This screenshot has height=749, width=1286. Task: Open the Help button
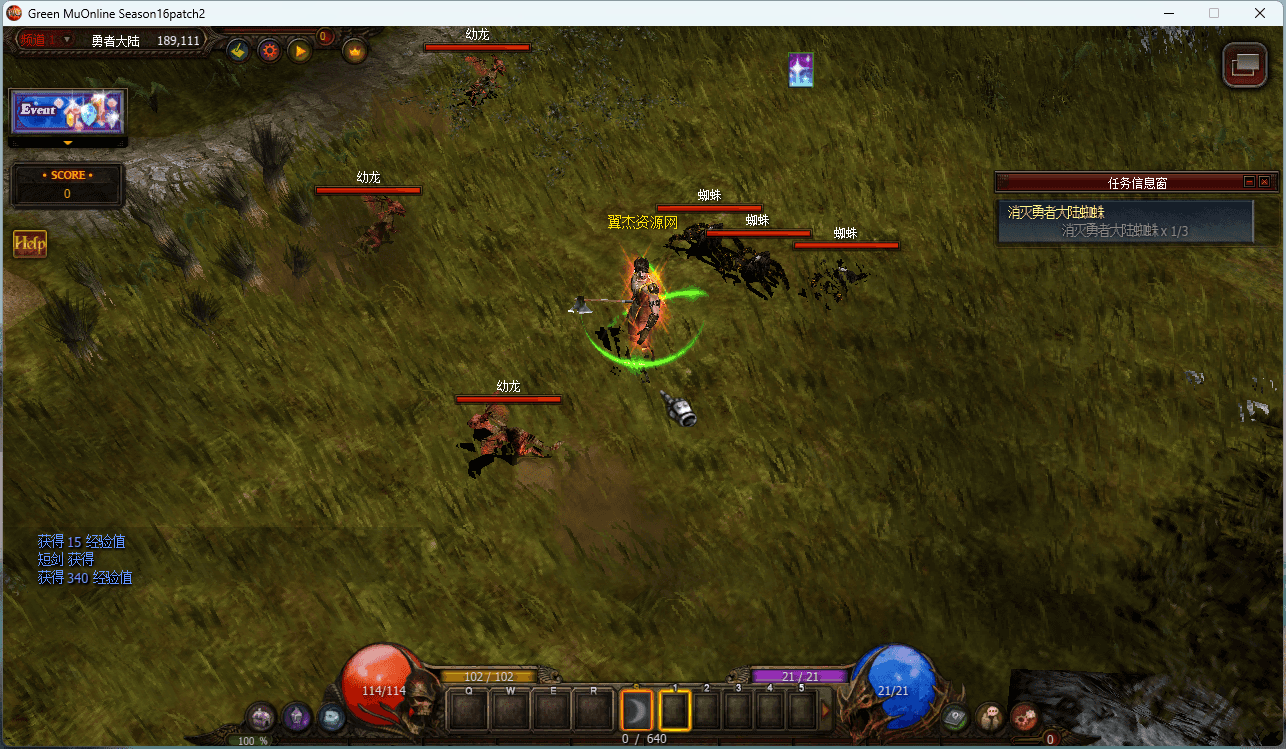tap(30, 244)
